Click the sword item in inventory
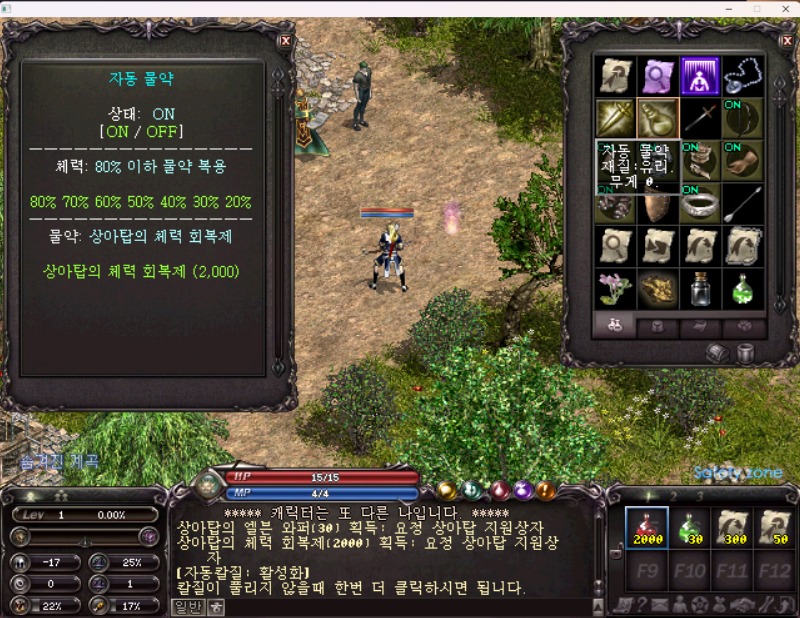Viewport: 800px width, 618px height. pyautogui.click(x=700, y=118)
